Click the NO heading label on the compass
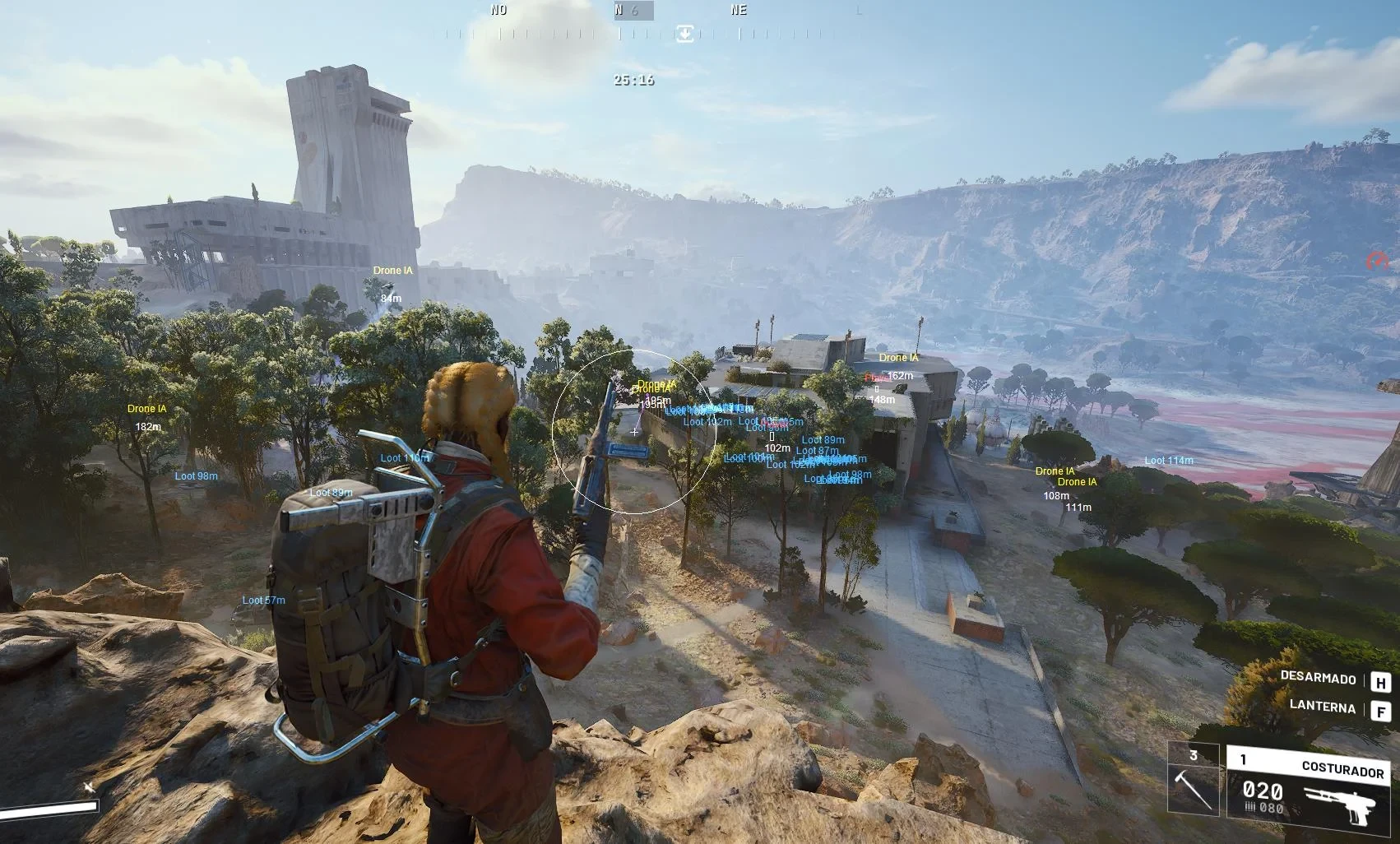The height and width of the screenshot is (844, 1400). (x=498, y=10)
